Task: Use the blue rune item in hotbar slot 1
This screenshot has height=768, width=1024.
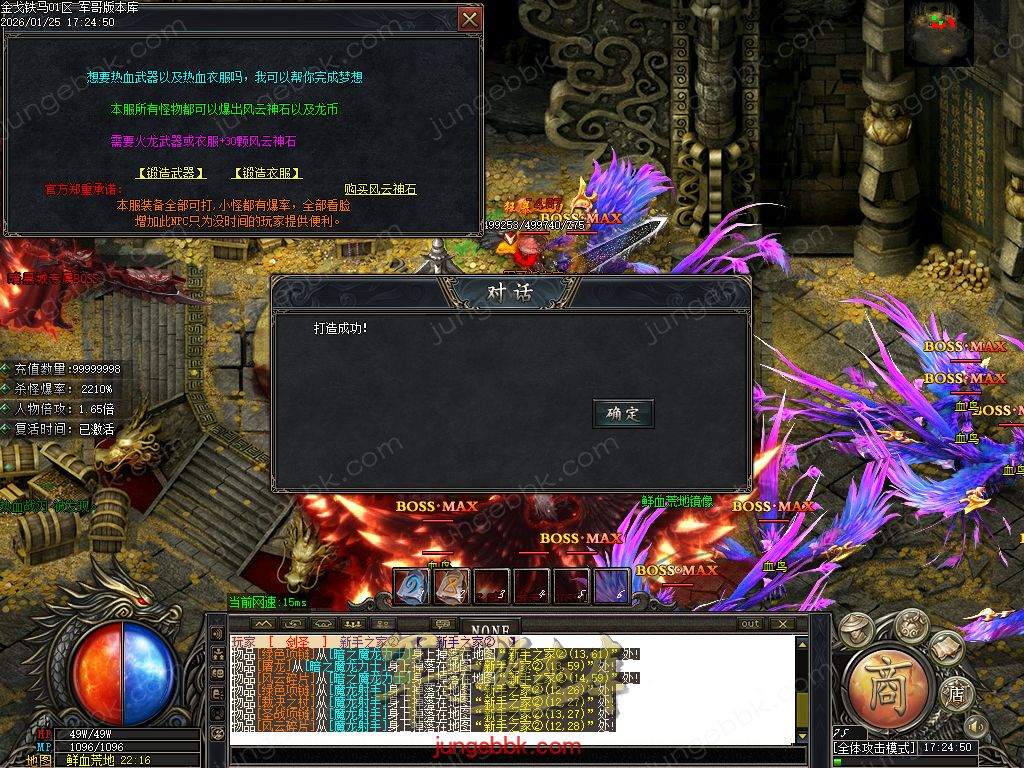Action: point(411,586)
